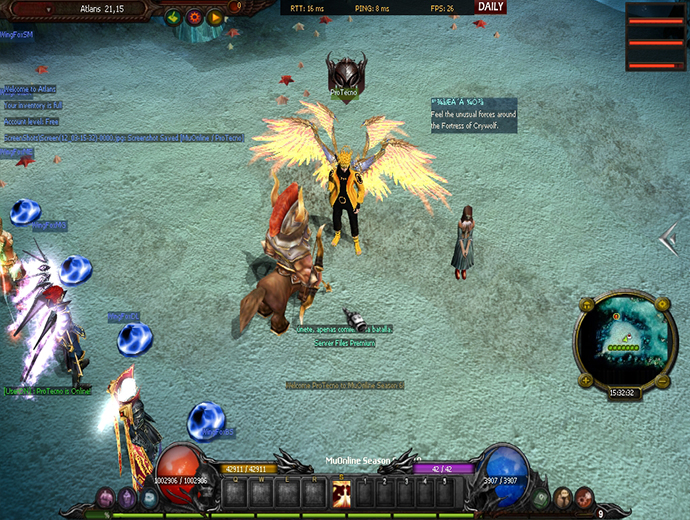690x520 pixels.
Task: Select the Q potion hotbar slot
Action: (236, 494)
